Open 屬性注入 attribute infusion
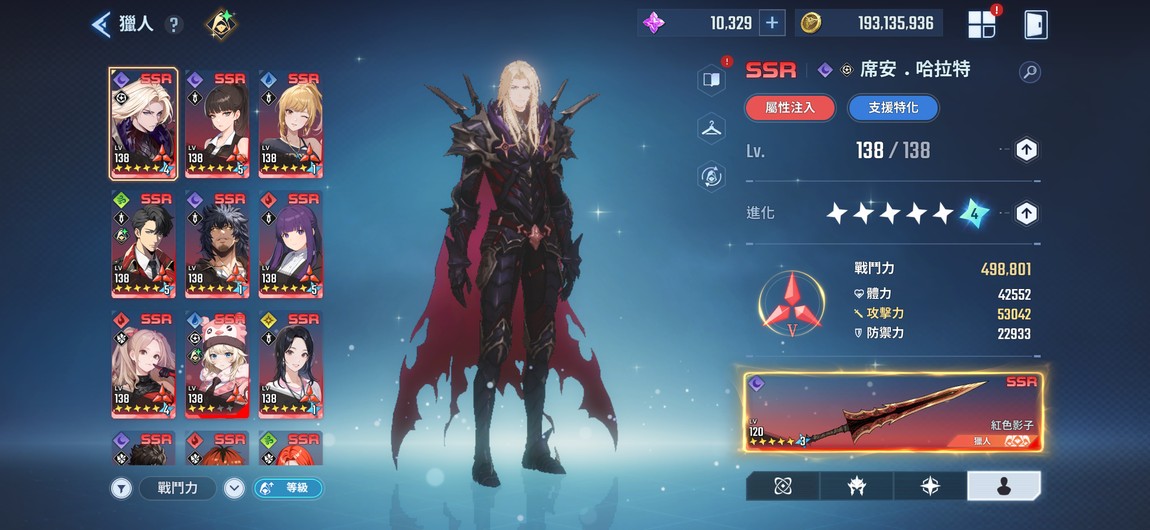Image resolution: width=1150 pixels, height=530 pixels. [790, 107]
